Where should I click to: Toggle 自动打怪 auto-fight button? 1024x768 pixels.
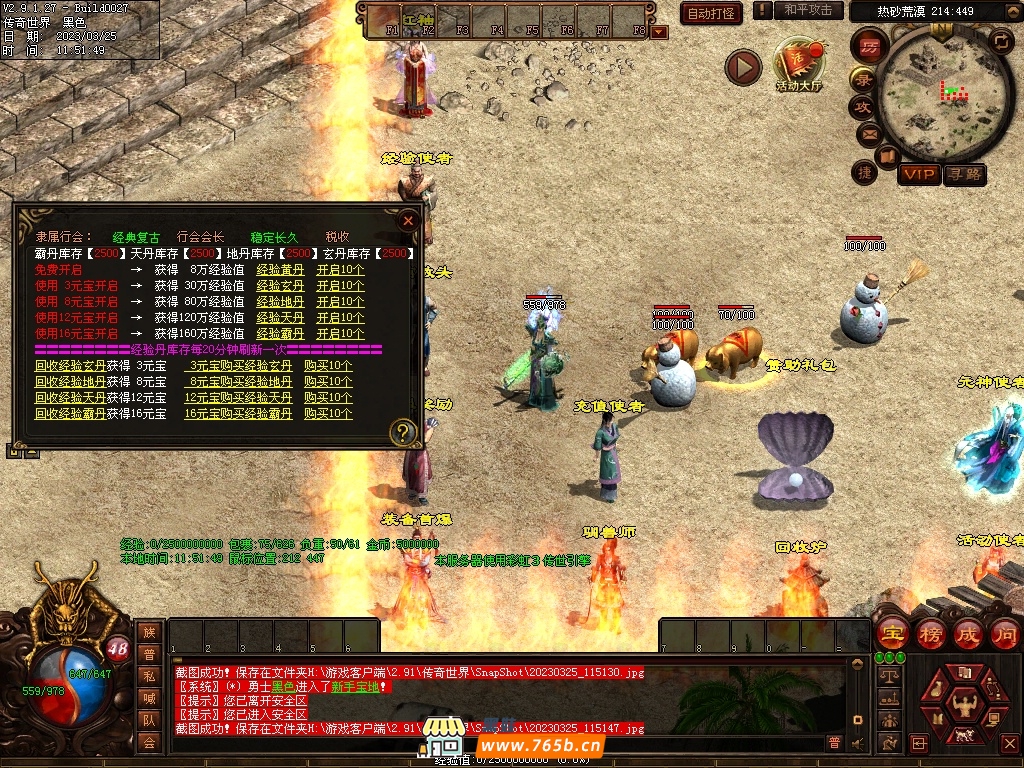(712, 13)
